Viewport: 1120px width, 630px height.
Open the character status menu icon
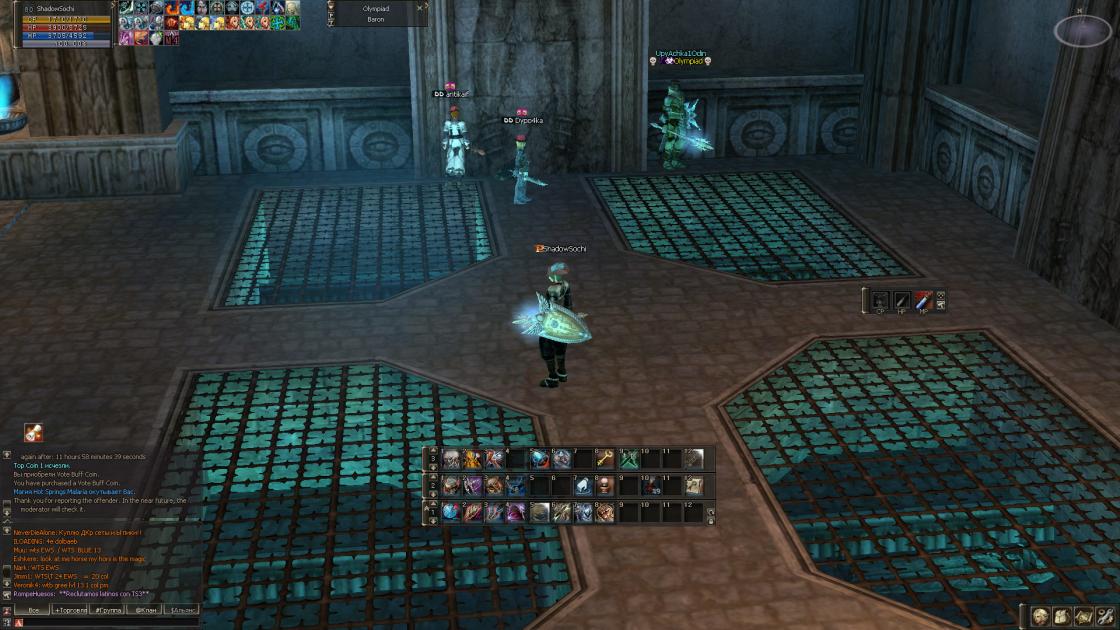coord(1041,617)
